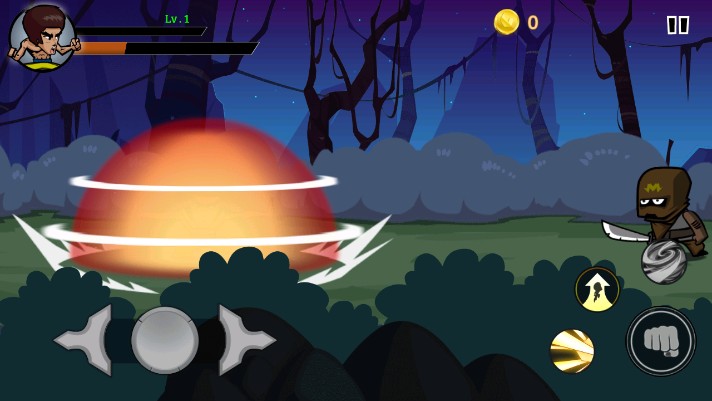The width and height of the screenshot is (712, 401).
Task: Open the hero portrait avatar
Action: click(42, 38)
